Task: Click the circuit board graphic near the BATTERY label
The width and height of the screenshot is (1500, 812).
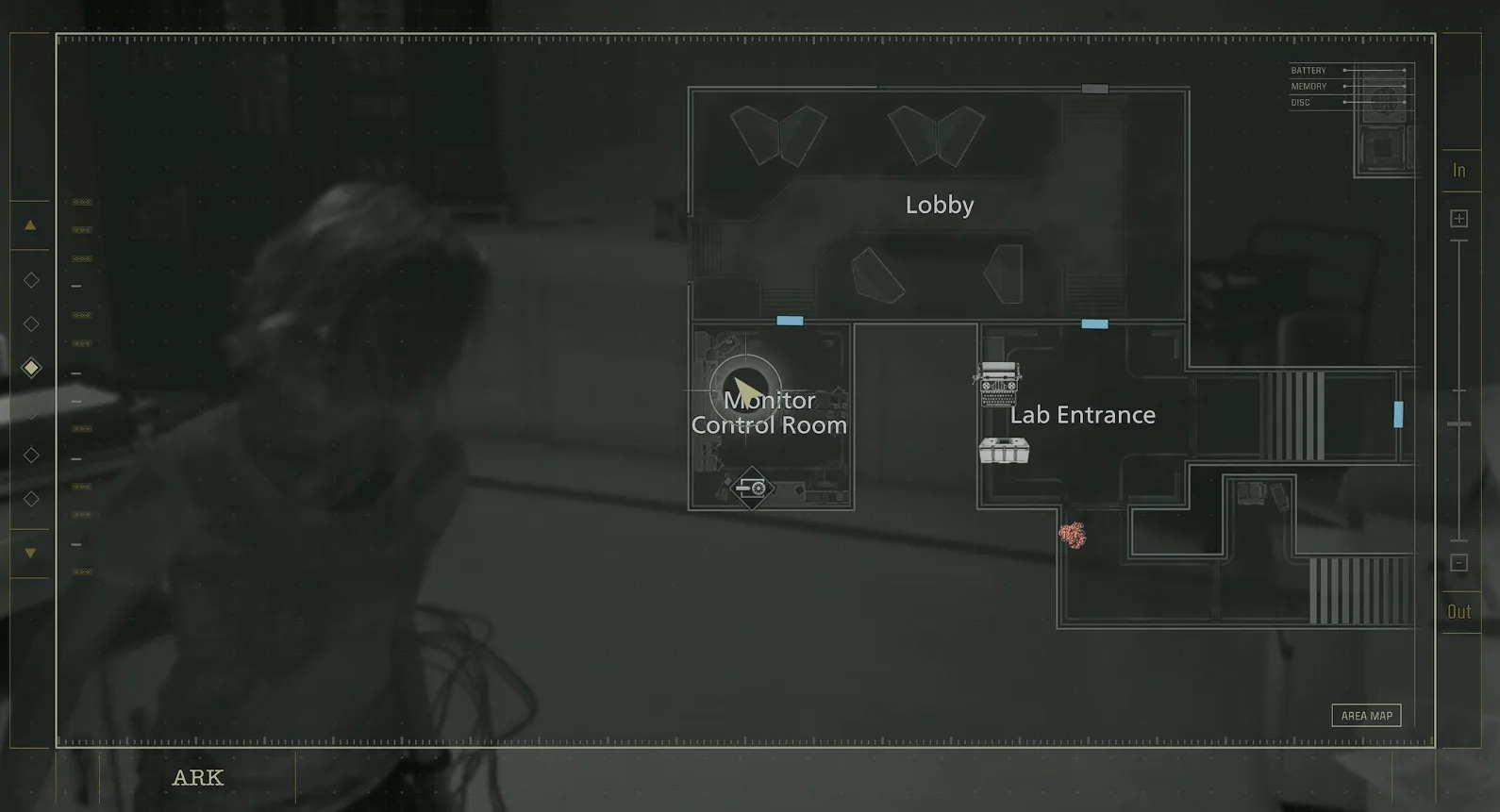Action: pyautogui.click(x=1383, y=99)
